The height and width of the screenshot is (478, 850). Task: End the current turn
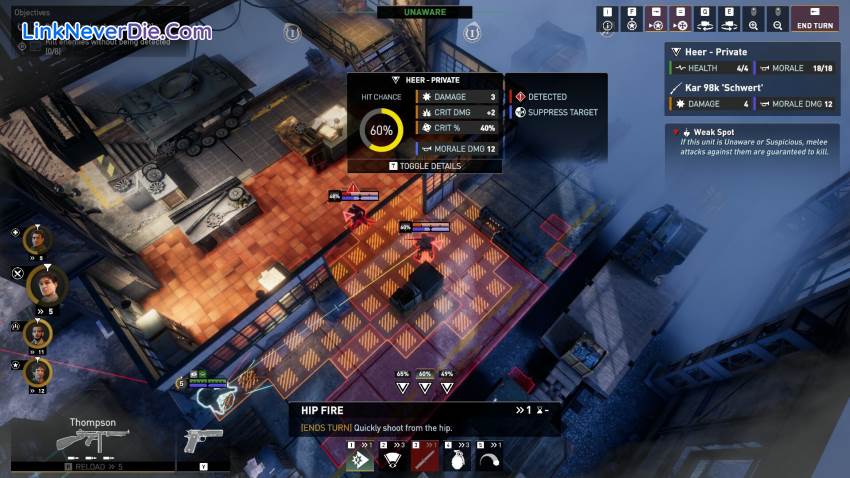[815, 19]
